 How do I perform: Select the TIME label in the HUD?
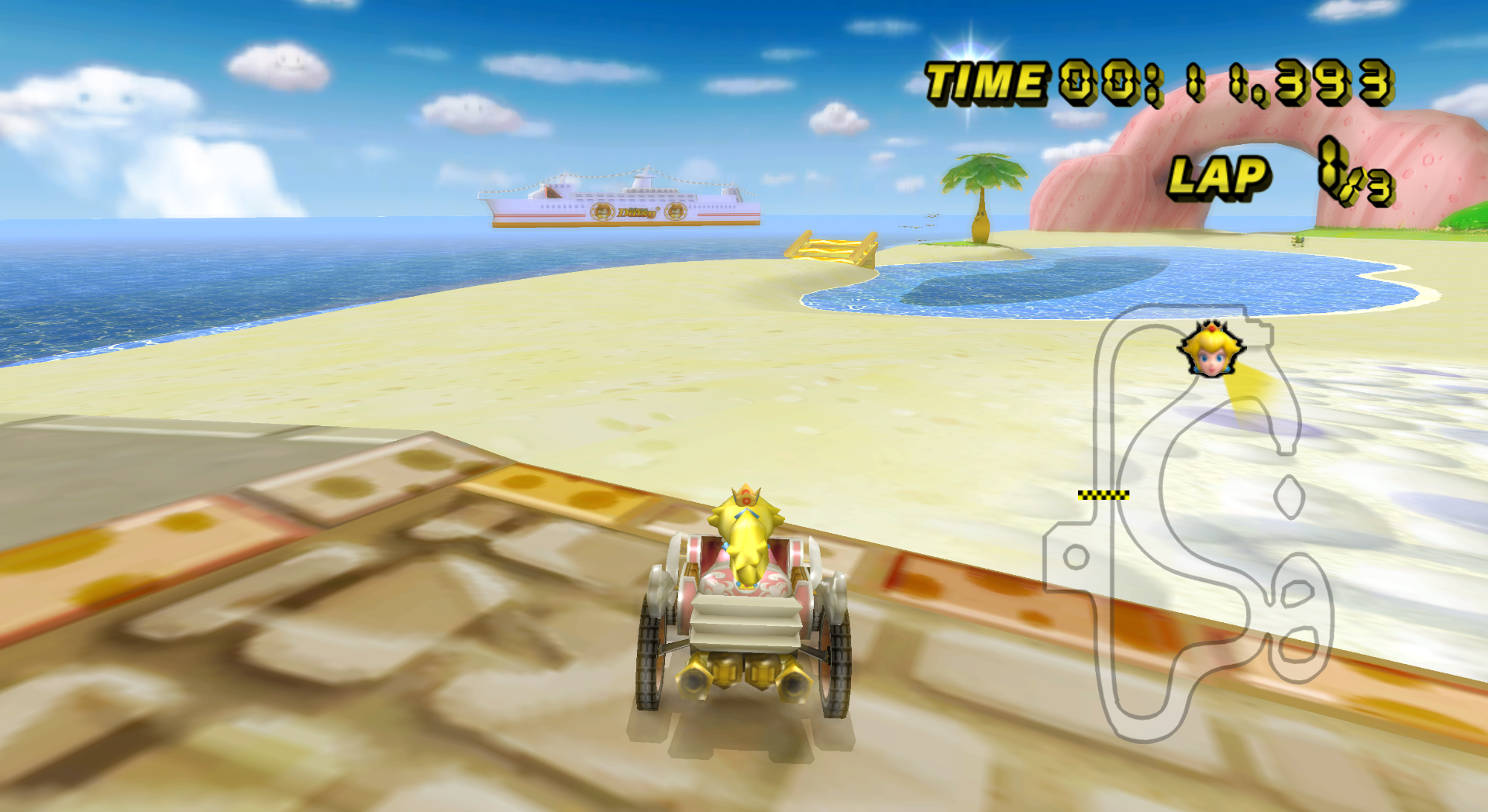click(984, 77)
